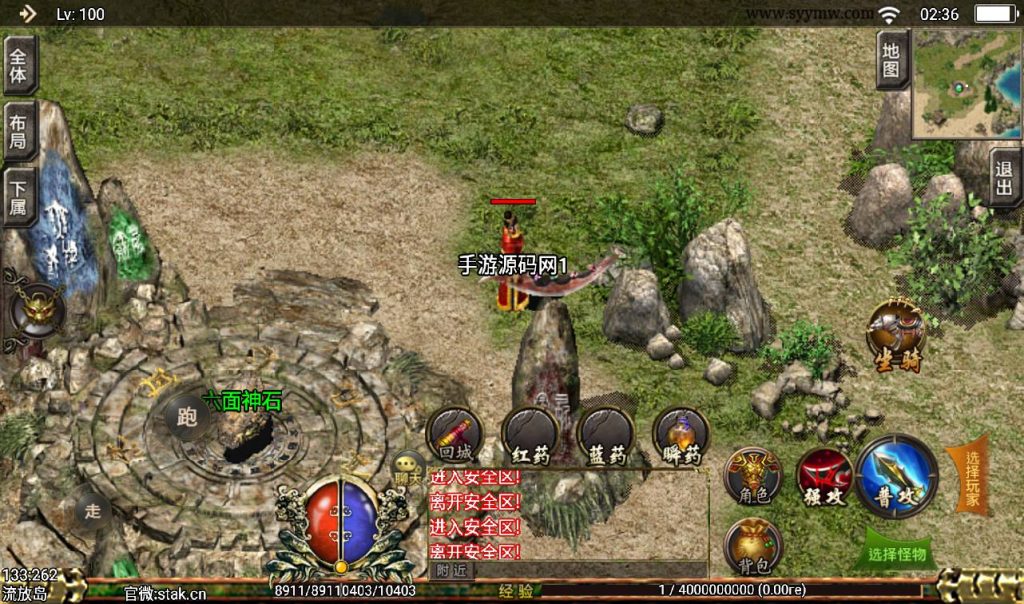Activate the 强攻 strong attack skill
The width and height of the screenshot is (1024, 604).
point(824,477)
